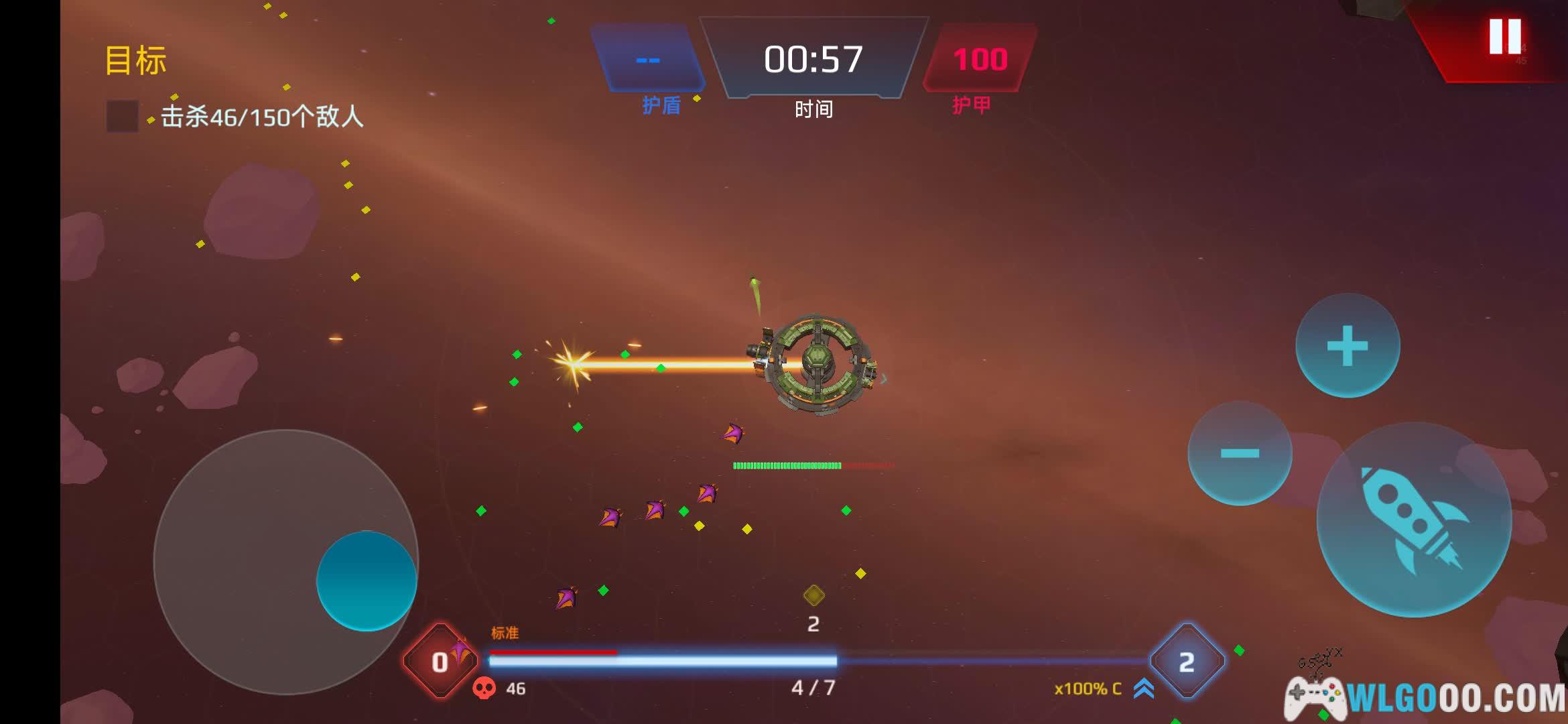Fire the rocket boost button

coord(1414,520)
